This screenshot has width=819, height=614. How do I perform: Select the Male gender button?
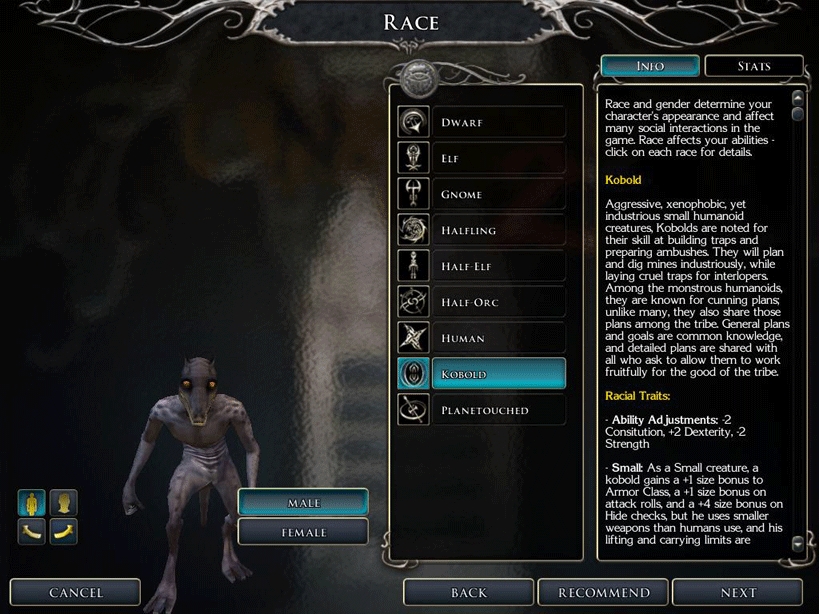point(303,502)
